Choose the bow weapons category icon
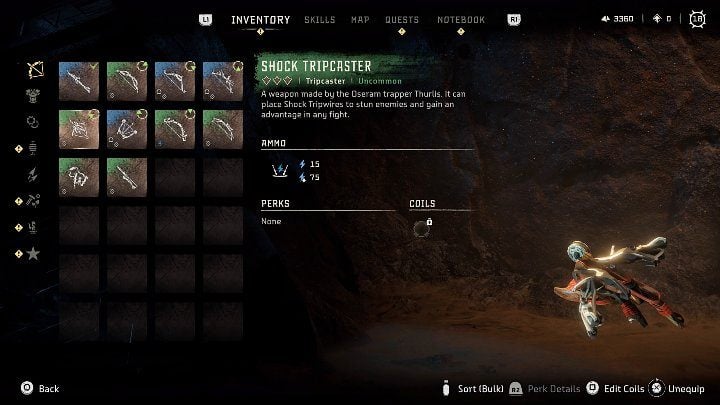The height and width of the screenshot is (405, 720). 33,71
